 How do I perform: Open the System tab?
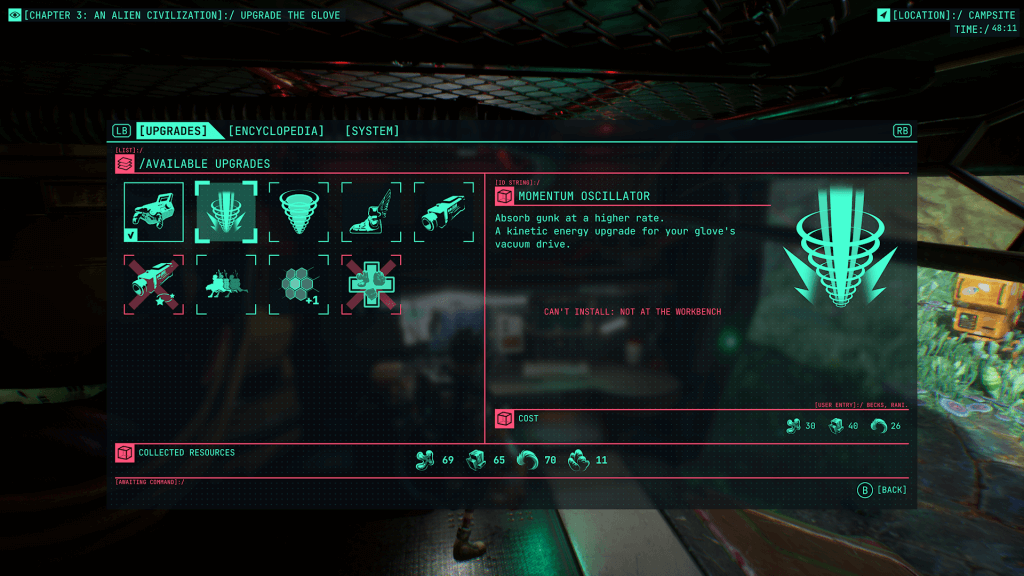click(x=372, y=131)
